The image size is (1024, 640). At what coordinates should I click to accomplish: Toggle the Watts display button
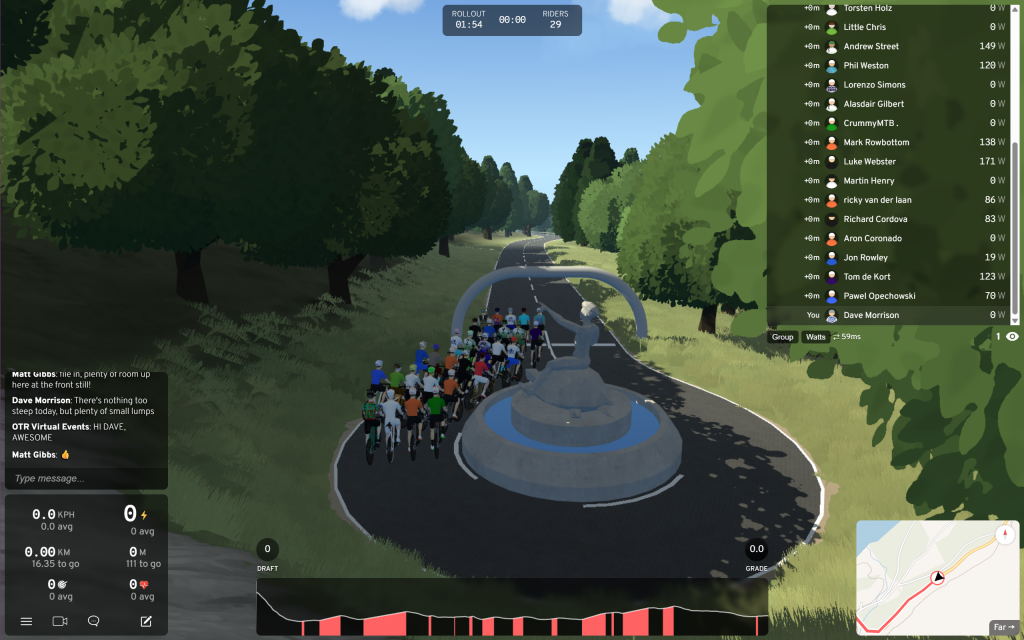(816, 337)
